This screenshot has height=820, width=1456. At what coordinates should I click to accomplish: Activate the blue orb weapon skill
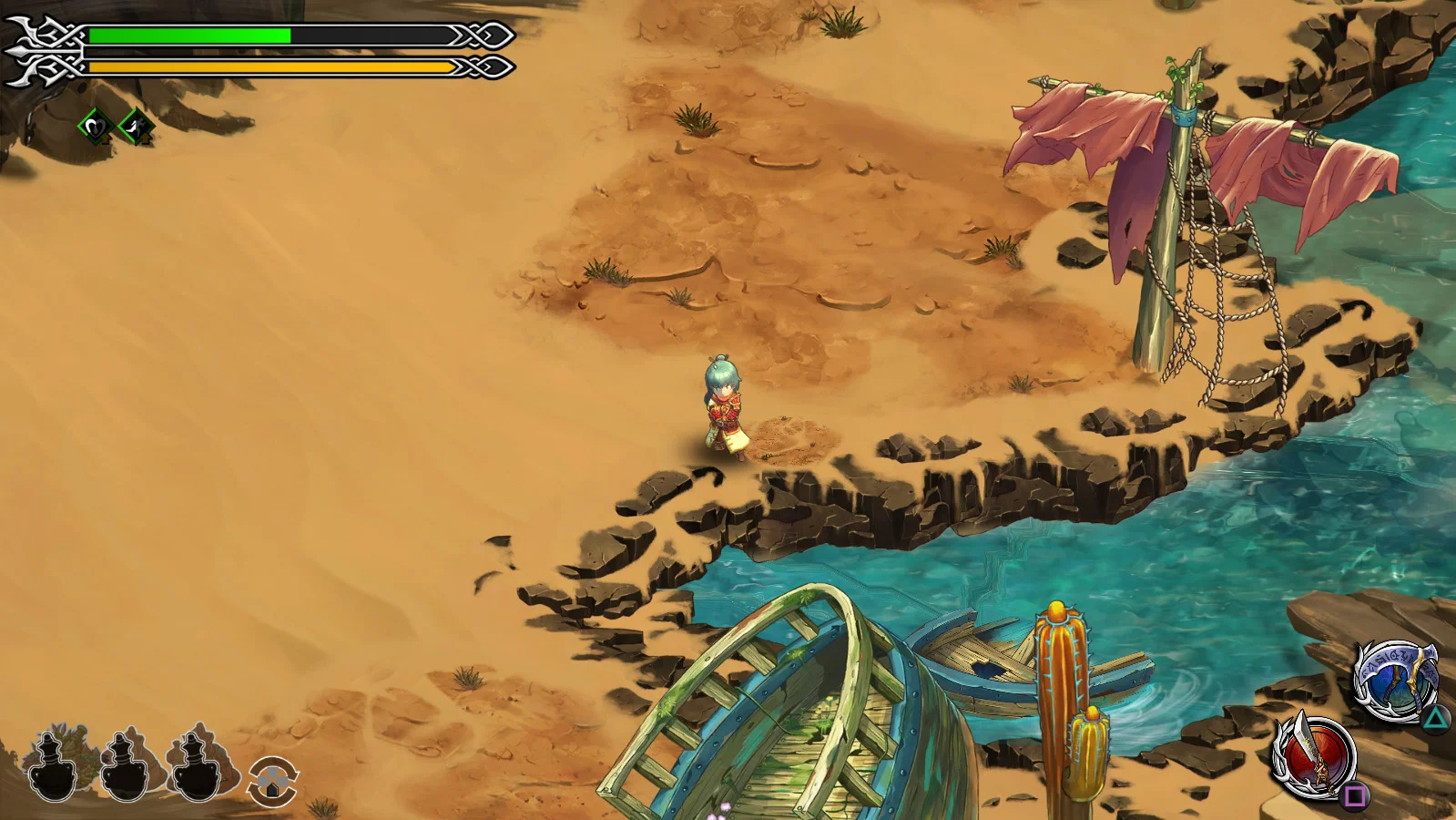pyautogui.click(x=1394, y=681)
